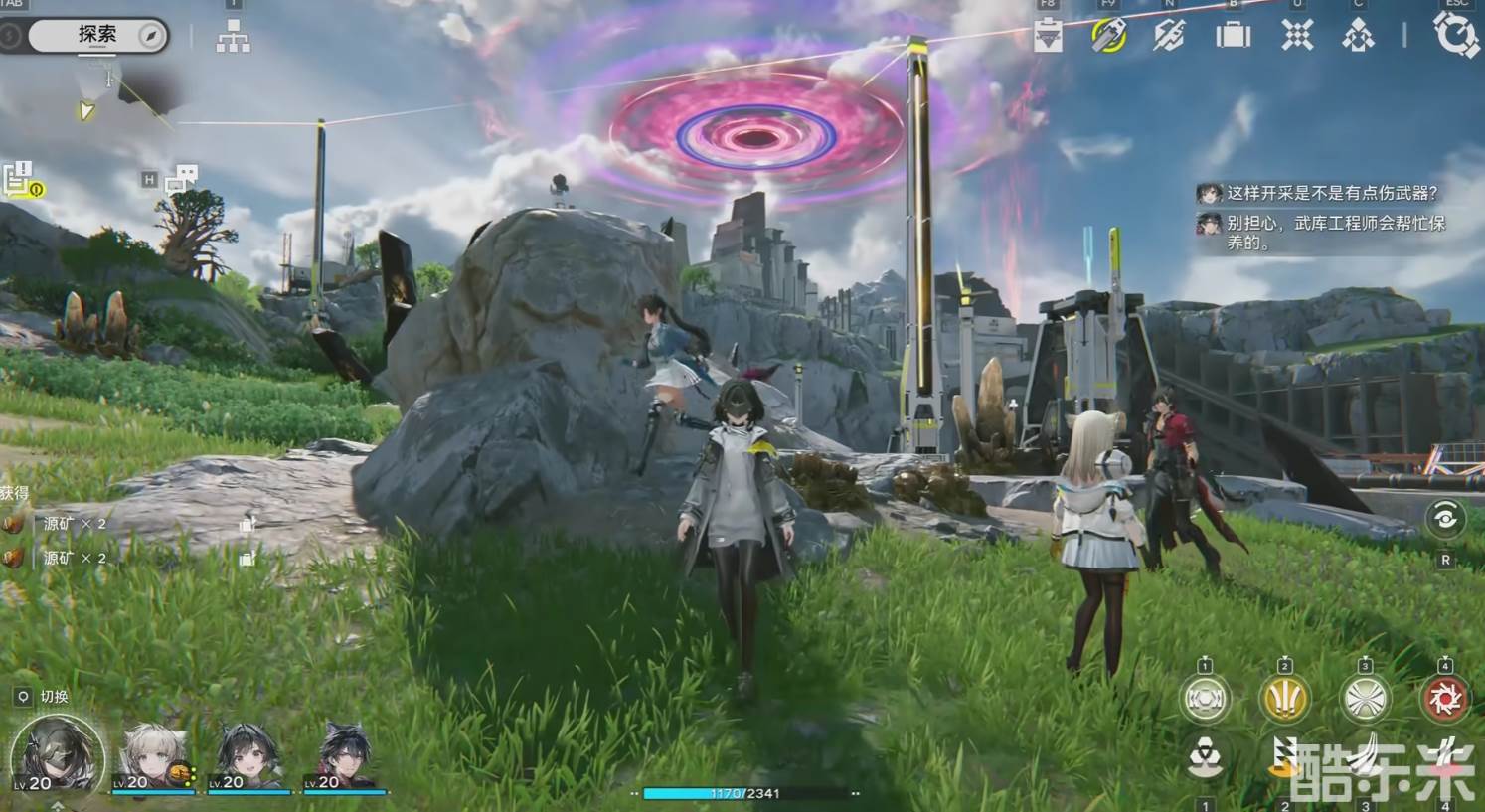Activate the grey hexagon skill
Image resolution: width=1485 pixels, height=812 pixels.
1206,699
